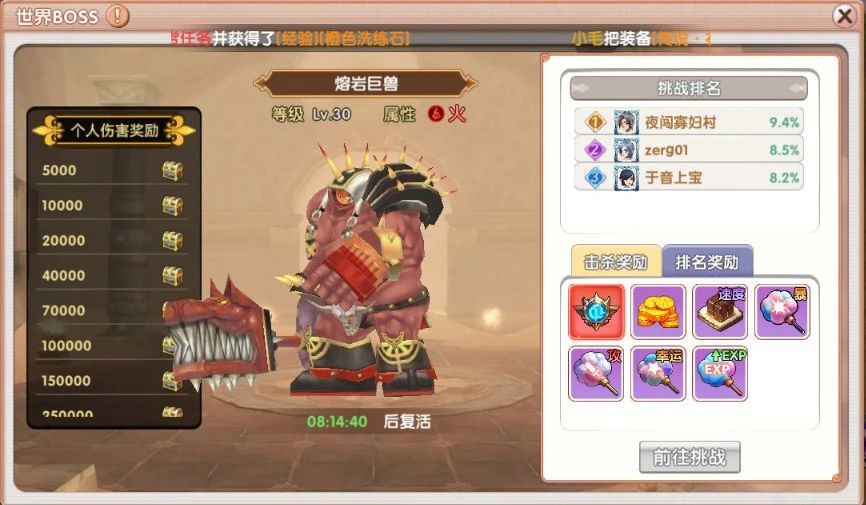Inspect the 速度 cake reward icon
866x505 pixels.
coord(720,312)
